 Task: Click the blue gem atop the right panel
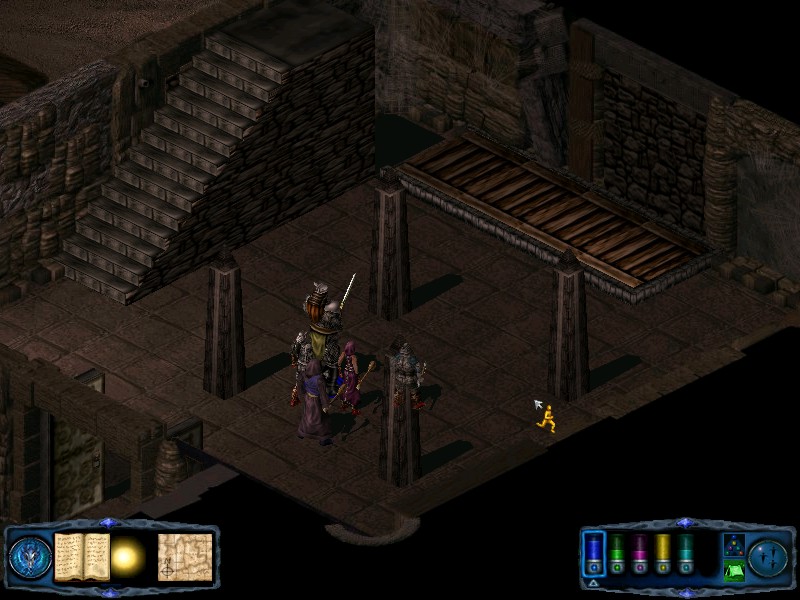point(684,523)
